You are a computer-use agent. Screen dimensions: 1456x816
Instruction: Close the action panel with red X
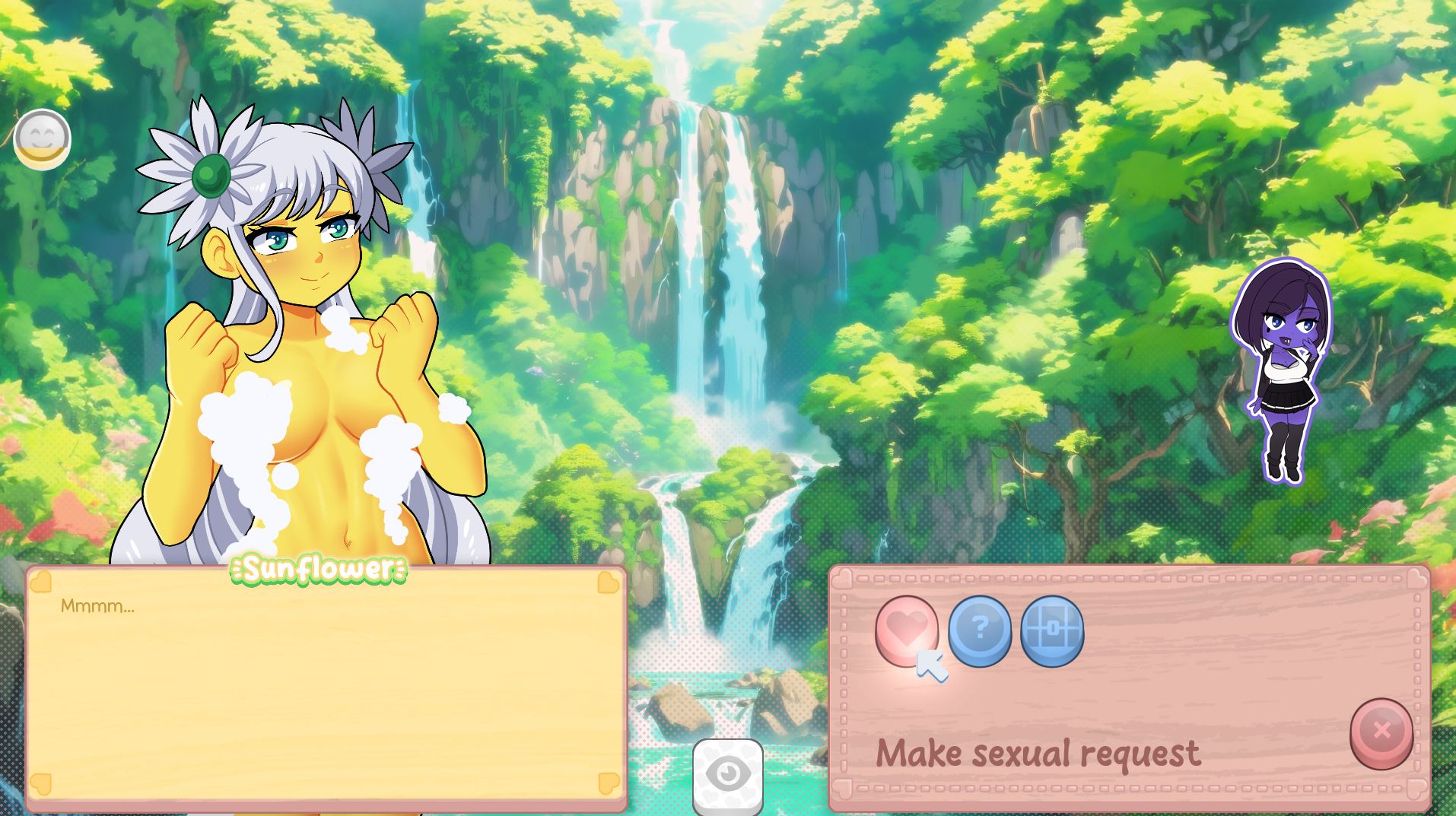[1381, 732]
